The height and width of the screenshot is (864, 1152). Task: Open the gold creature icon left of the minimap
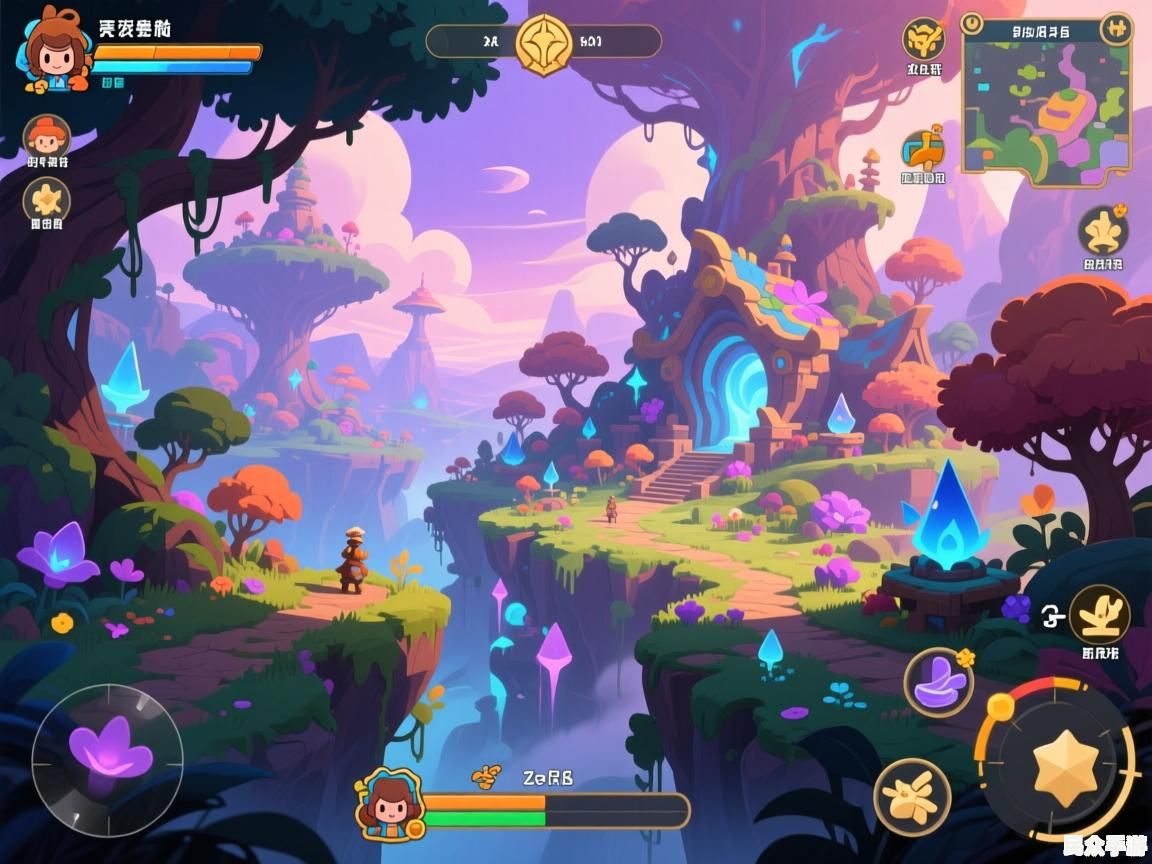coord(923,40)
